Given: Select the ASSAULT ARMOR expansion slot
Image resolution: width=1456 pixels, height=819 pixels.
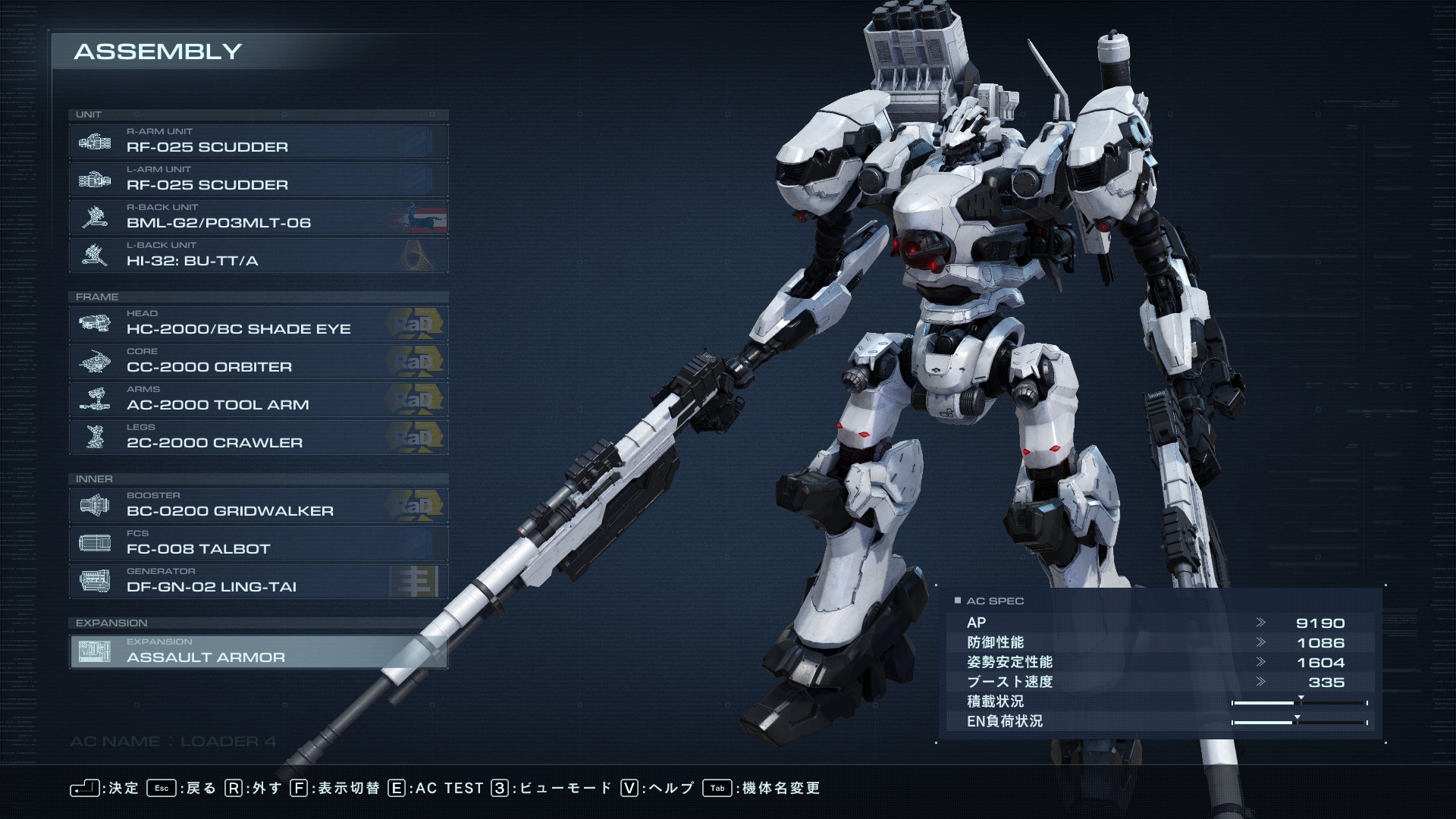Looking at the screenshot, I should 258,651.
